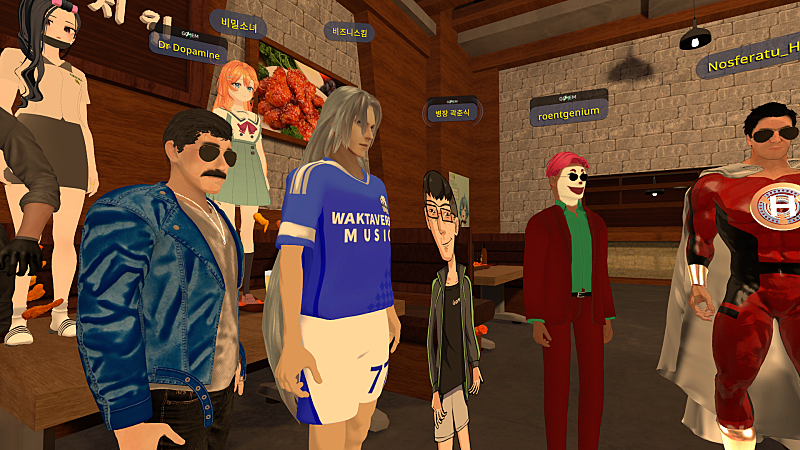Select the Dr Dopamine nameplate
Viewport: 800px width, 450px height.
pos(185,50)
